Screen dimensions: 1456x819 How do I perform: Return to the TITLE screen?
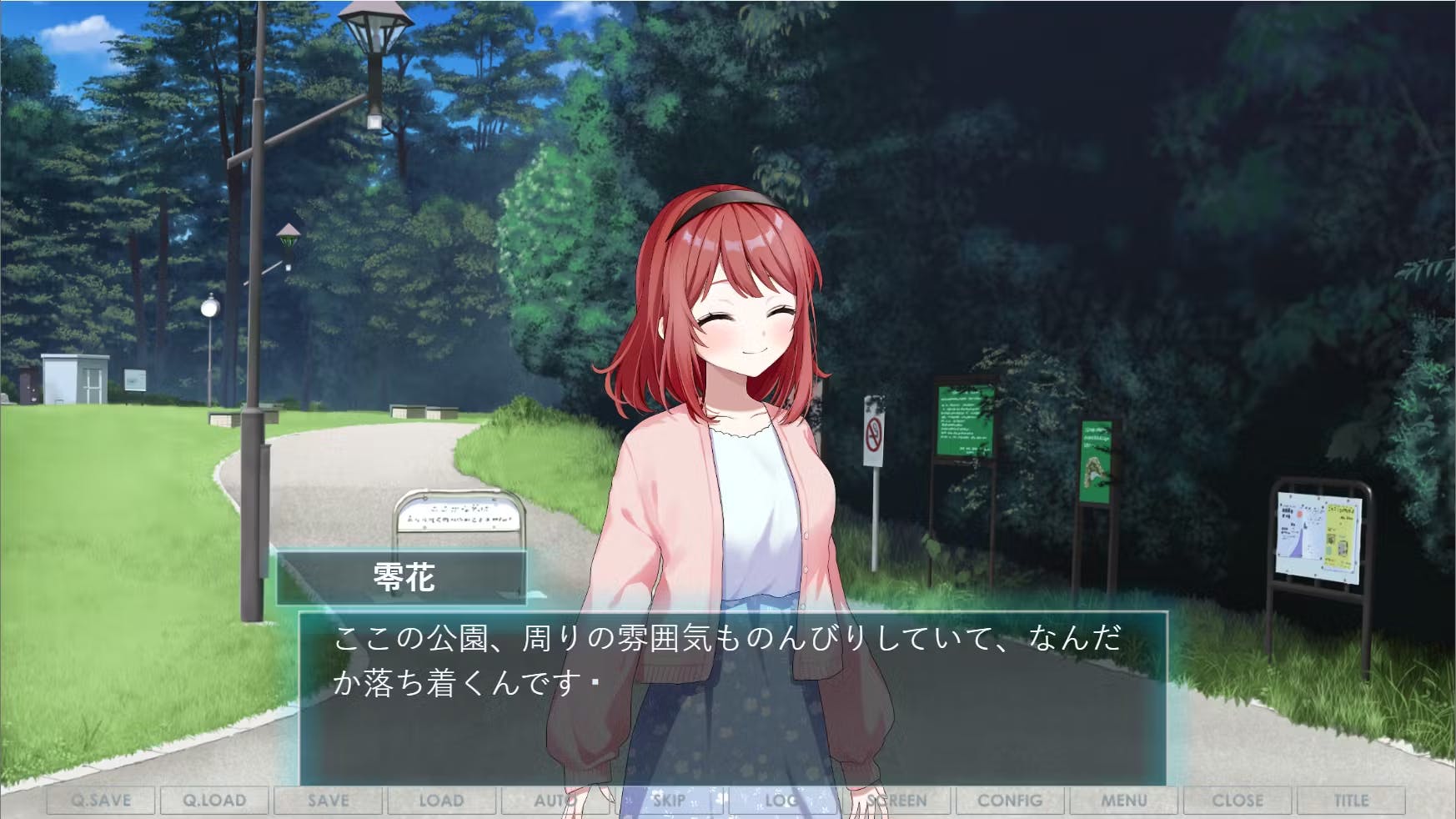[x=1351, y=801]
